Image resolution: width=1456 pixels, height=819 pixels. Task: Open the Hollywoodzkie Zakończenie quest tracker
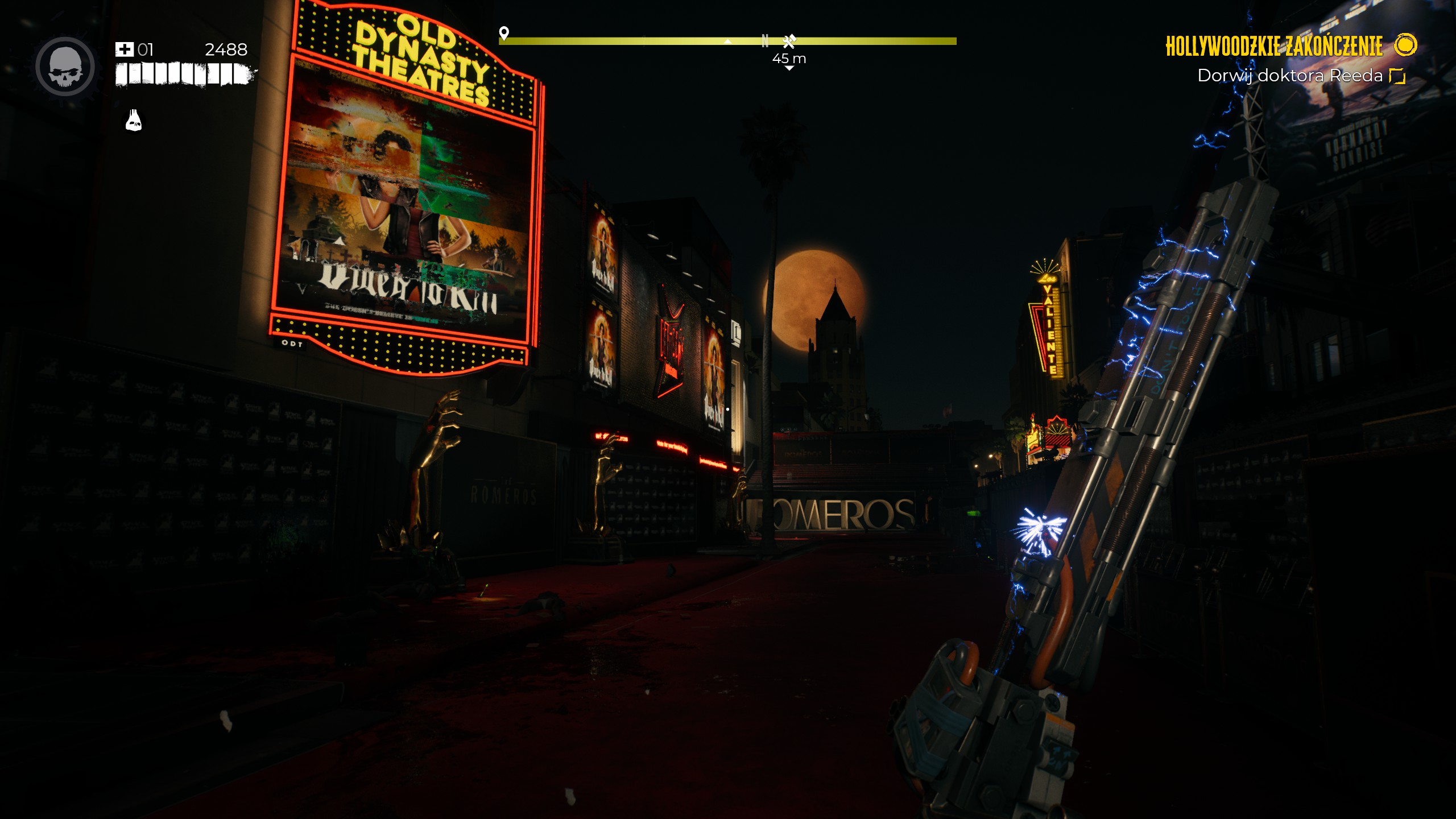click(x=1273, y=47)
